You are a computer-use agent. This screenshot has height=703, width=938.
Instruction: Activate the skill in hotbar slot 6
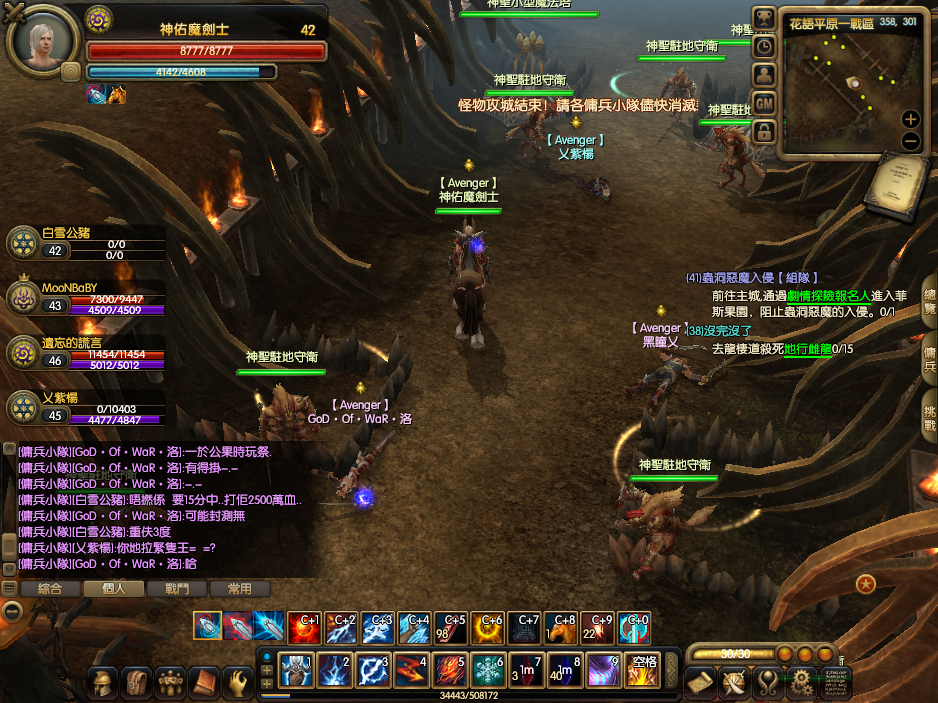click(x=489, y=669)
